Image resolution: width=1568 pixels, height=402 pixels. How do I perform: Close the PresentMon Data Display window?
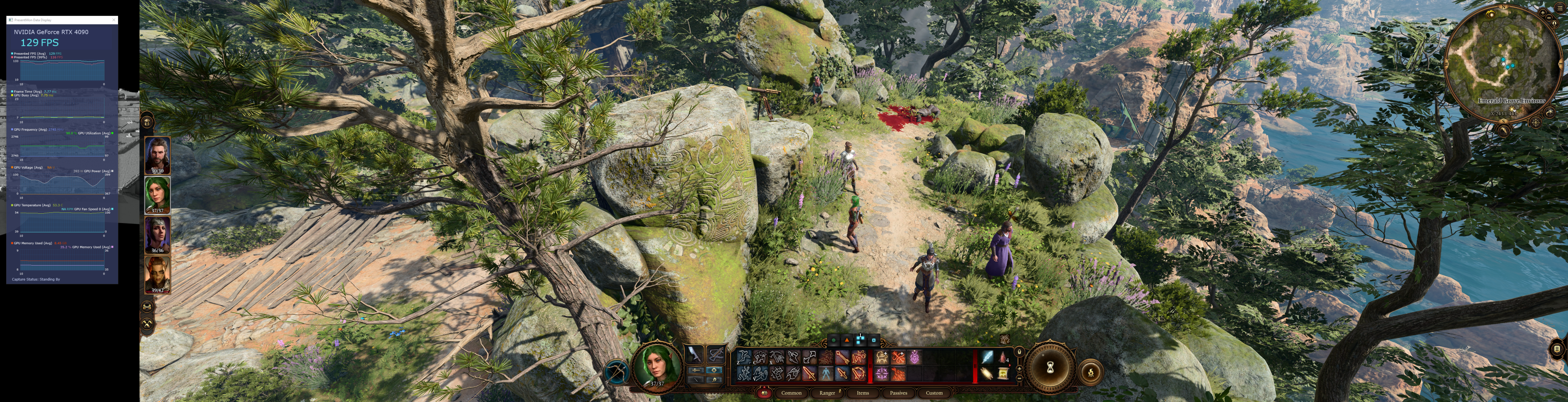114,20
